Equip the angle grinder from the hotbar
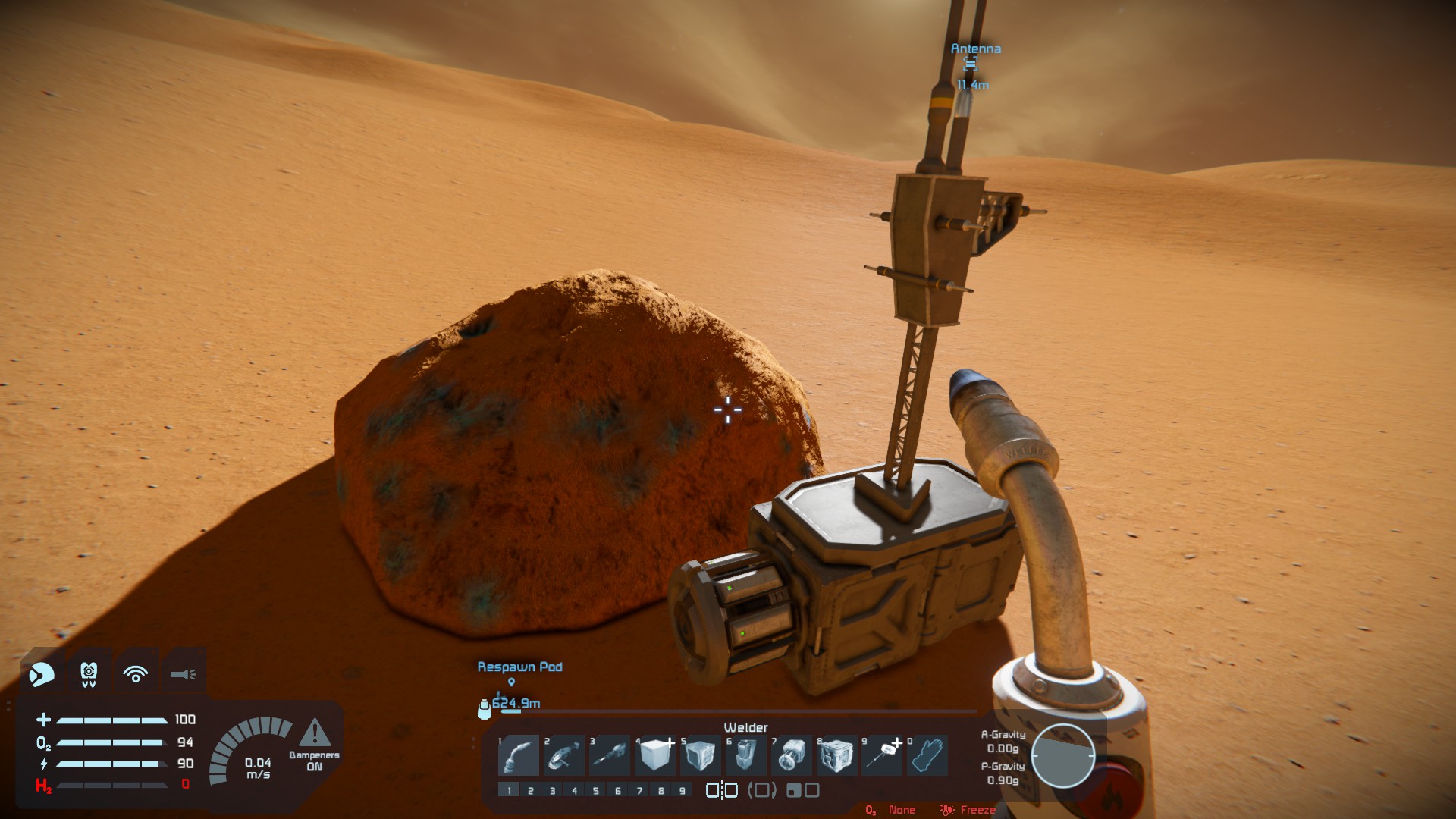 (x=564, y=755)
